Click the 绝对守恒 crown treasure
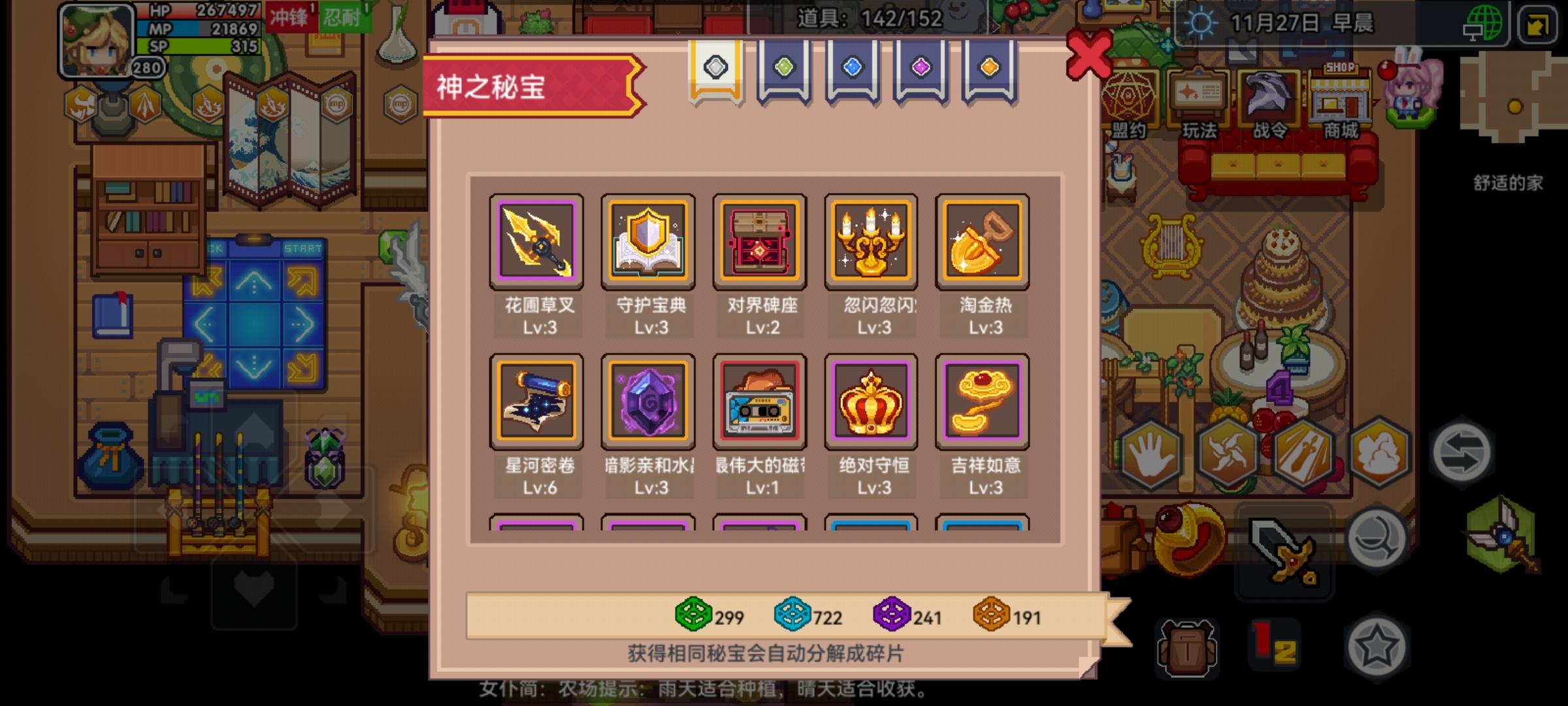The image size is (1568, 706). (x=871, y=403)
